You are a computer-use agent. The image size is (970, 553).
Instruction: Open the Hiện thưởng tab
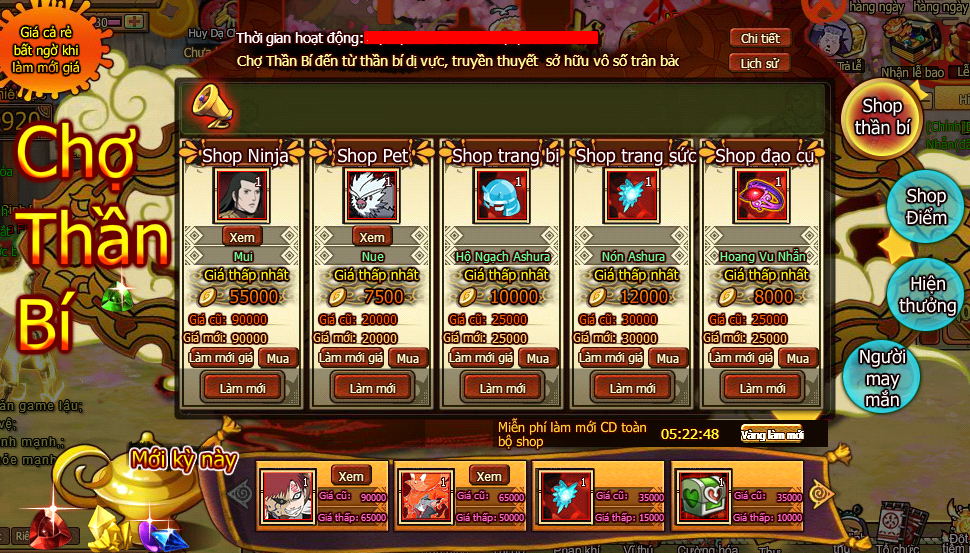pyautogui.click(x=926, y=295)
